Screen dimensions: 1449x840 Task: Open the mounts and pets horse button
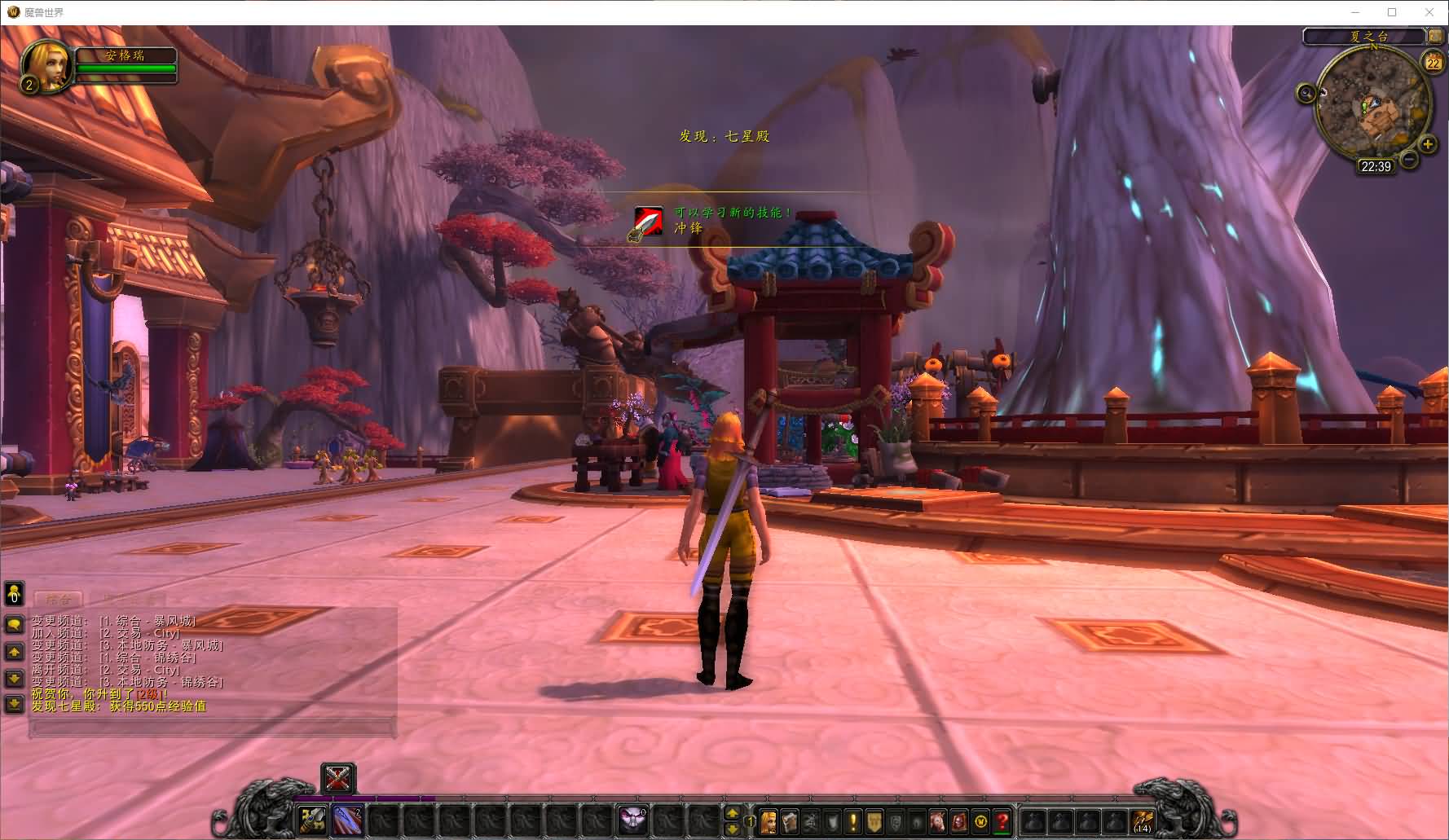(x=938, y=821)
